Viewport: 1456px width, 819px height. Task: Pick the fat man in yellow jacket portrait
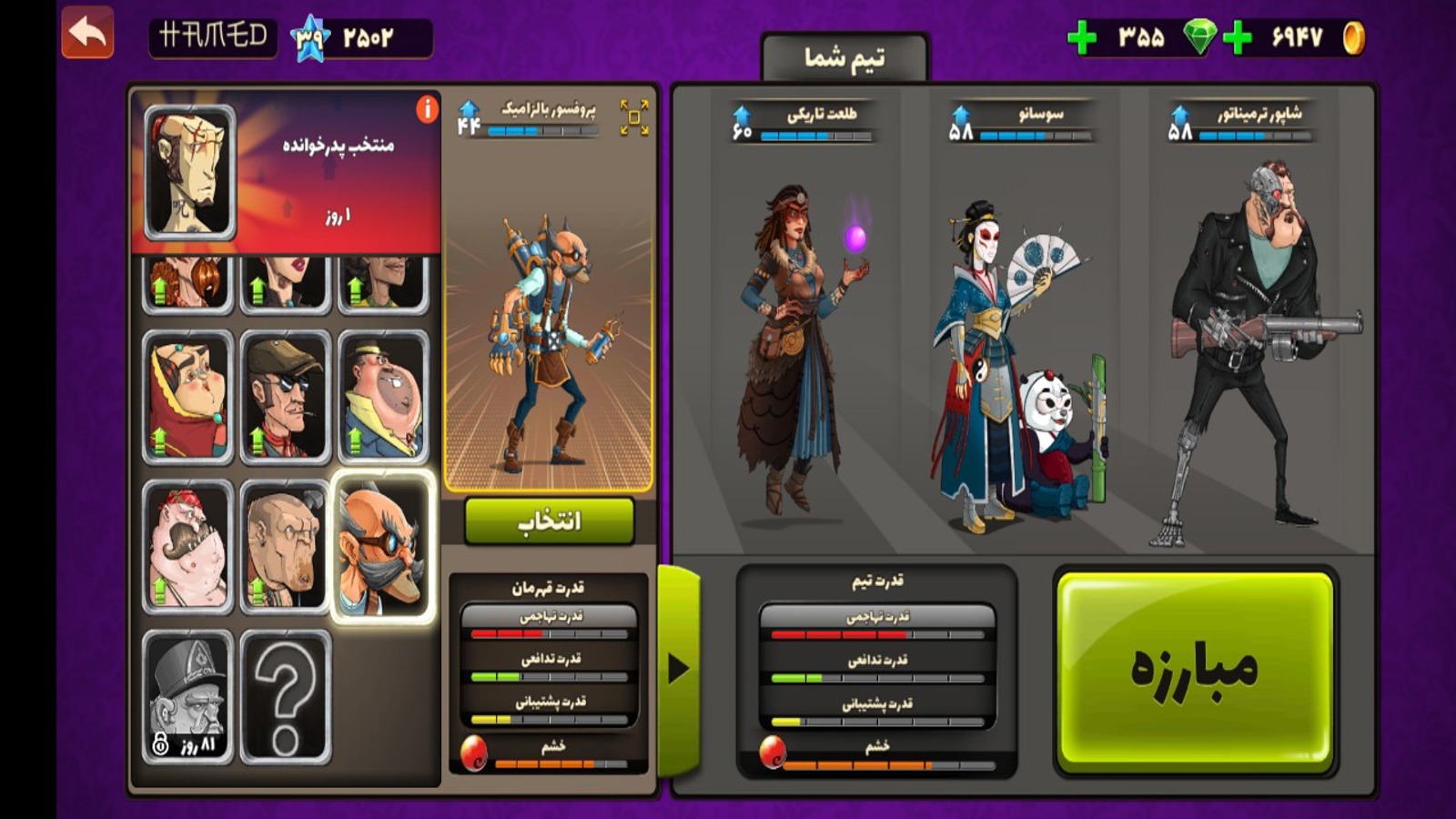click(x=383, y=397)
